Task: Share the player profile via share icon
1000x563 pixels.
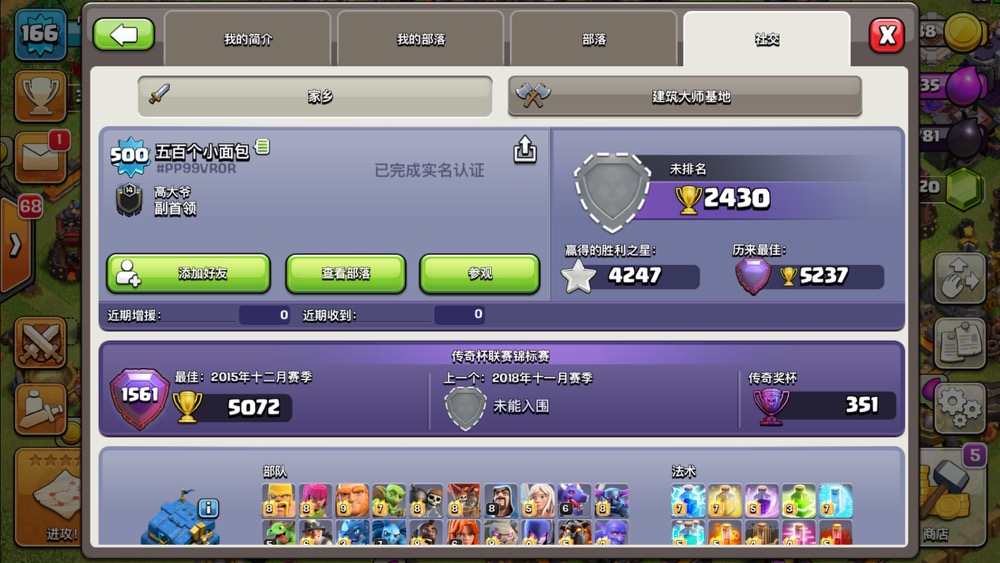Action: pyautogui.click(x=525, y=150)
